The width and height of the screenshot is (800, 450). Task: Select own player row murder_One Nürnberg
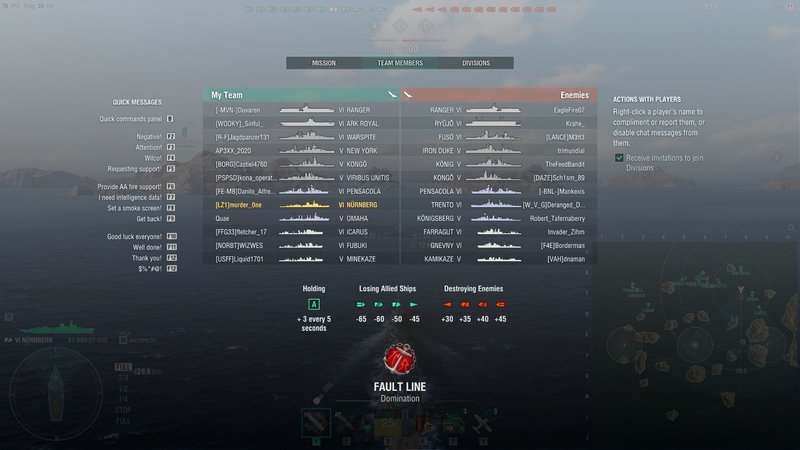[x=300, y=204]
